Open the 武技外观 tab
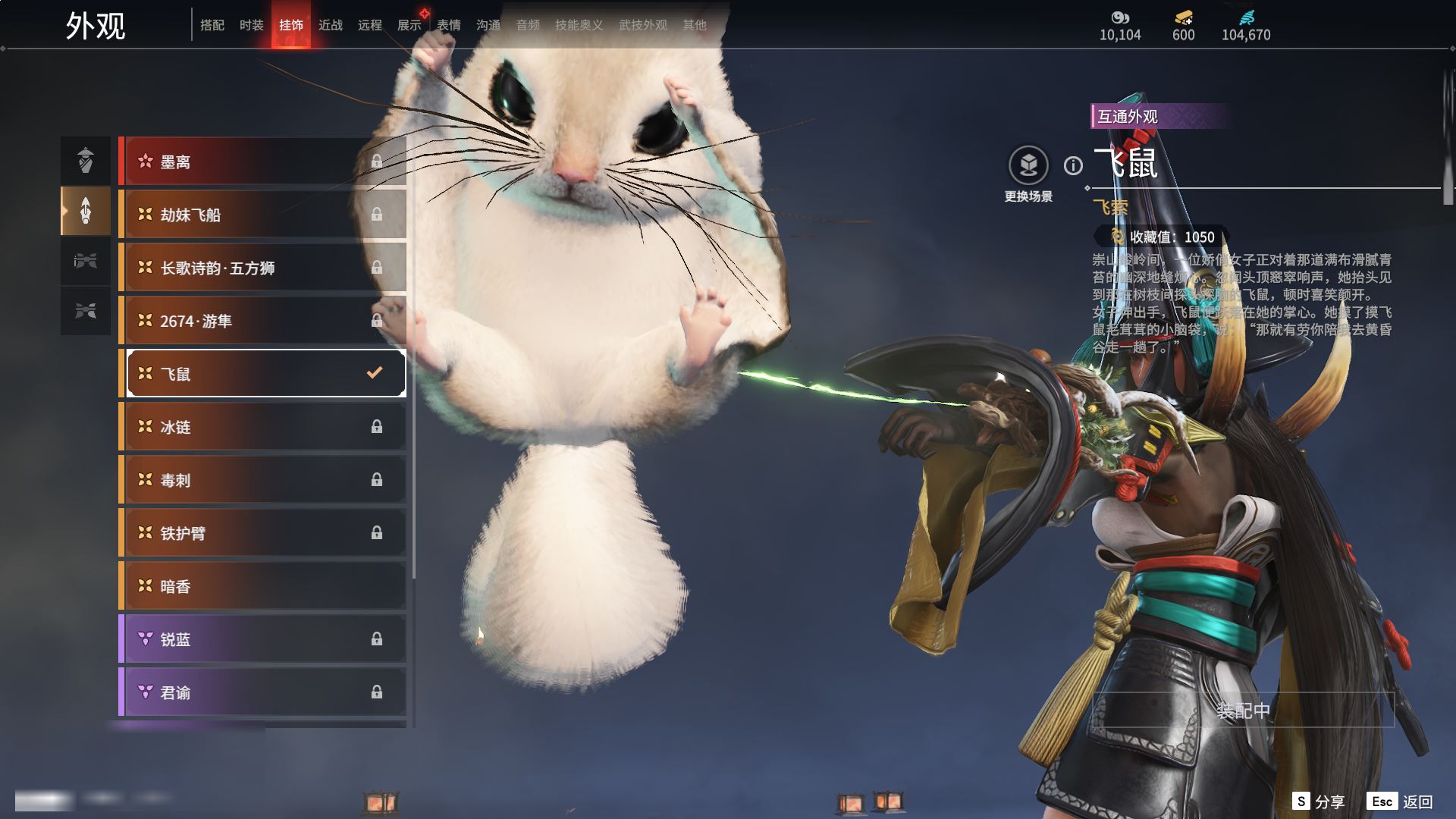The width and height of the screenshot is (1456, 819). pyautogui.click(x=643, y=25)
